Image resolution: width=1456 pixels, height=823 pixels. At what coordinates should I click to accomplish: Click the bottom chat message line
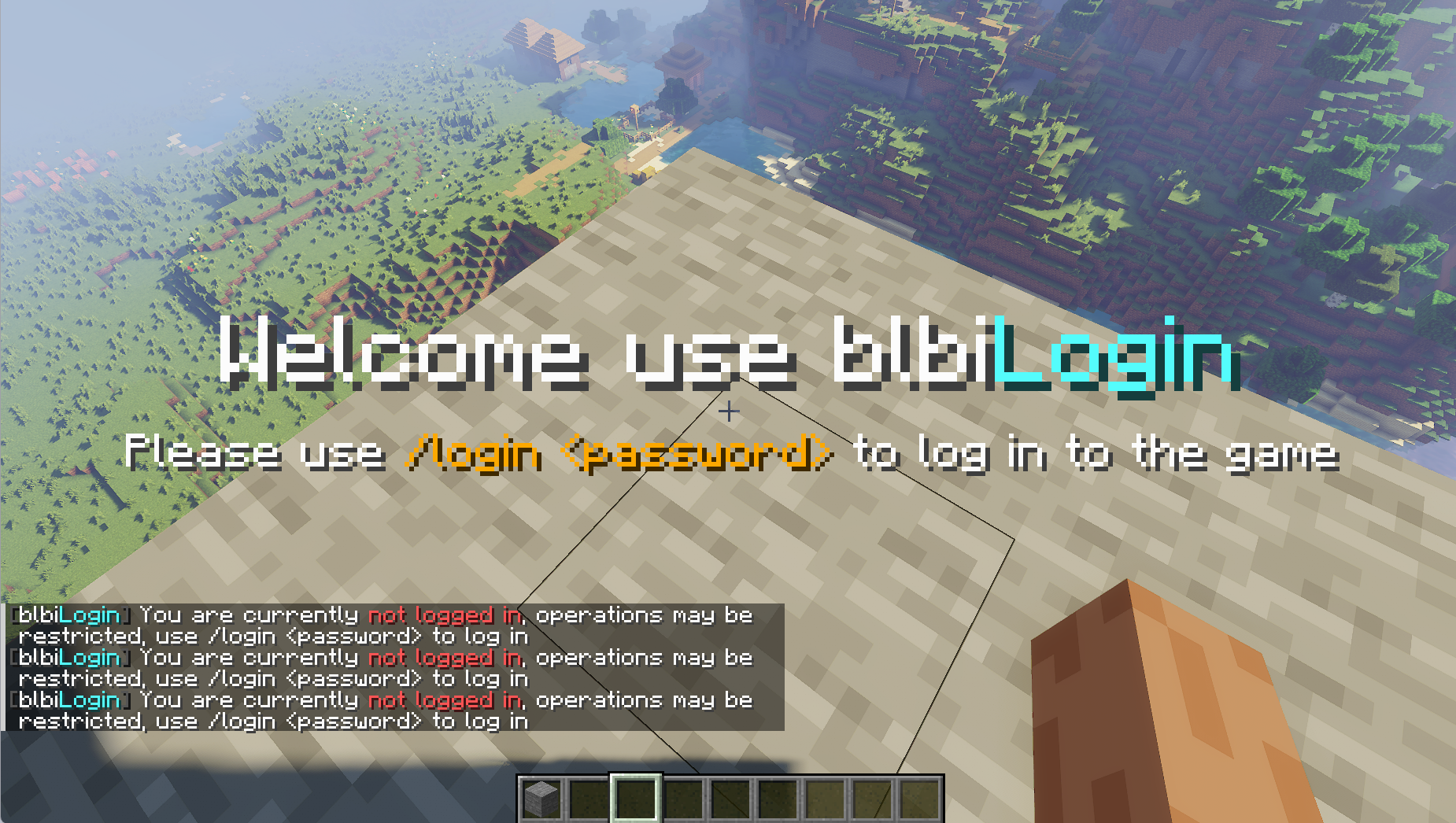[x=275, y=722]
